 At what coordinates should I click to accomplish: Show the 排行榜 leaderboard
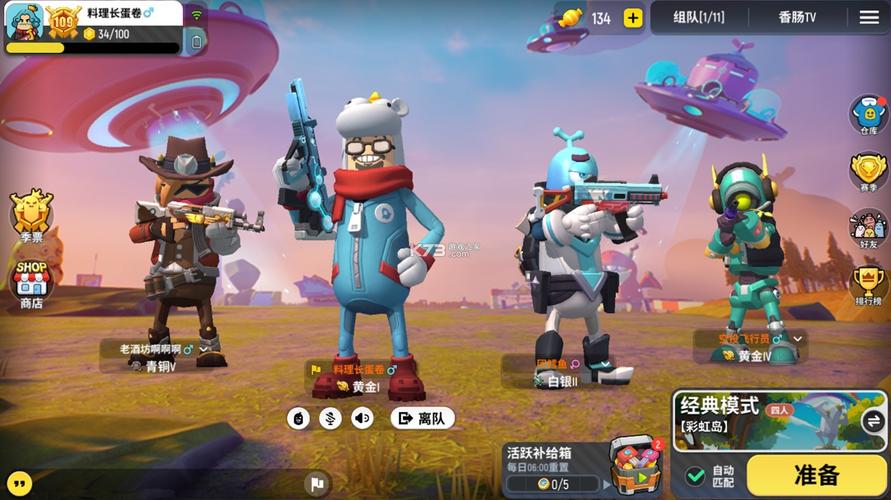(x=868, y=286)
